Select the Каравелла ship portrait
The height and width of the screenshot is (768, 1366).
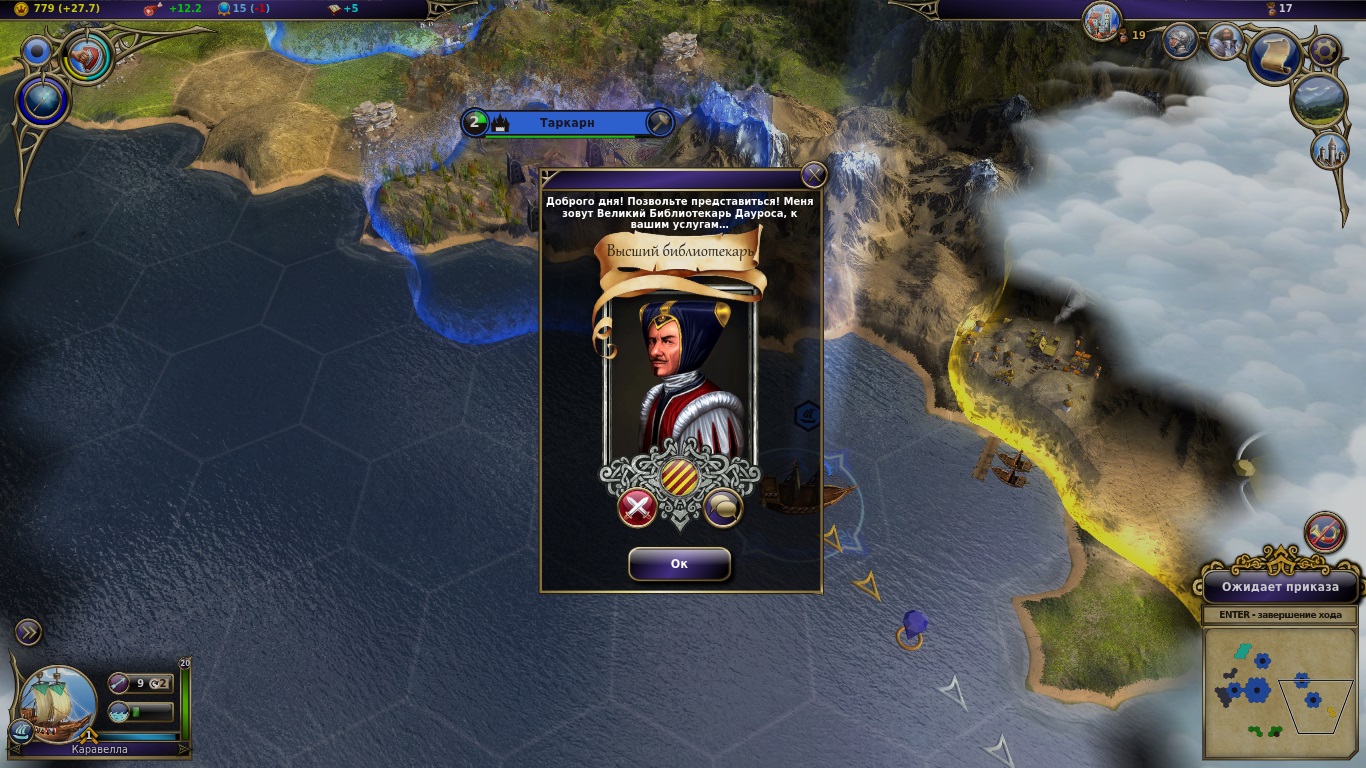pos(58,704)
